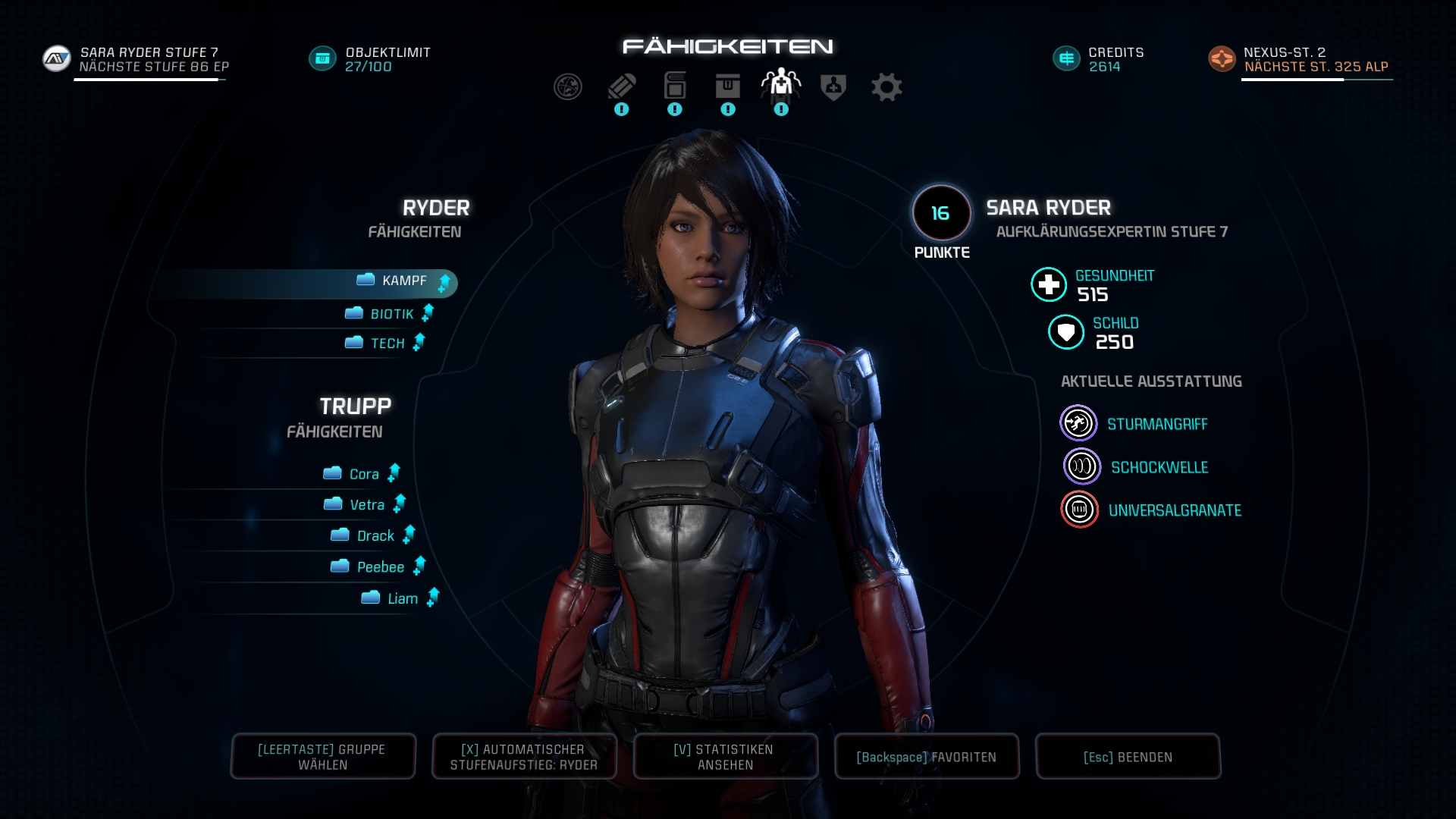The image size is (1456, 819).
Task: Open Cora's squad skills
Action: 363,474
